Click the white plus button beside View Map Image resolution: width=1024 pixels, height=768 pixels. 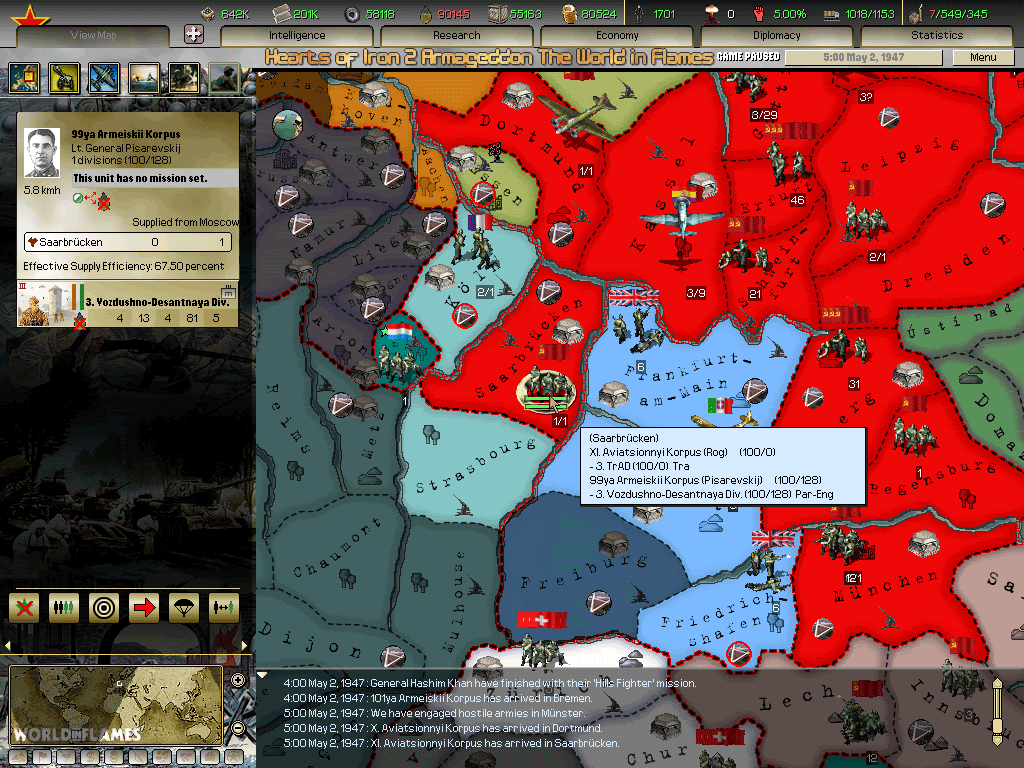pyautogui.click(x=195, y=34)
